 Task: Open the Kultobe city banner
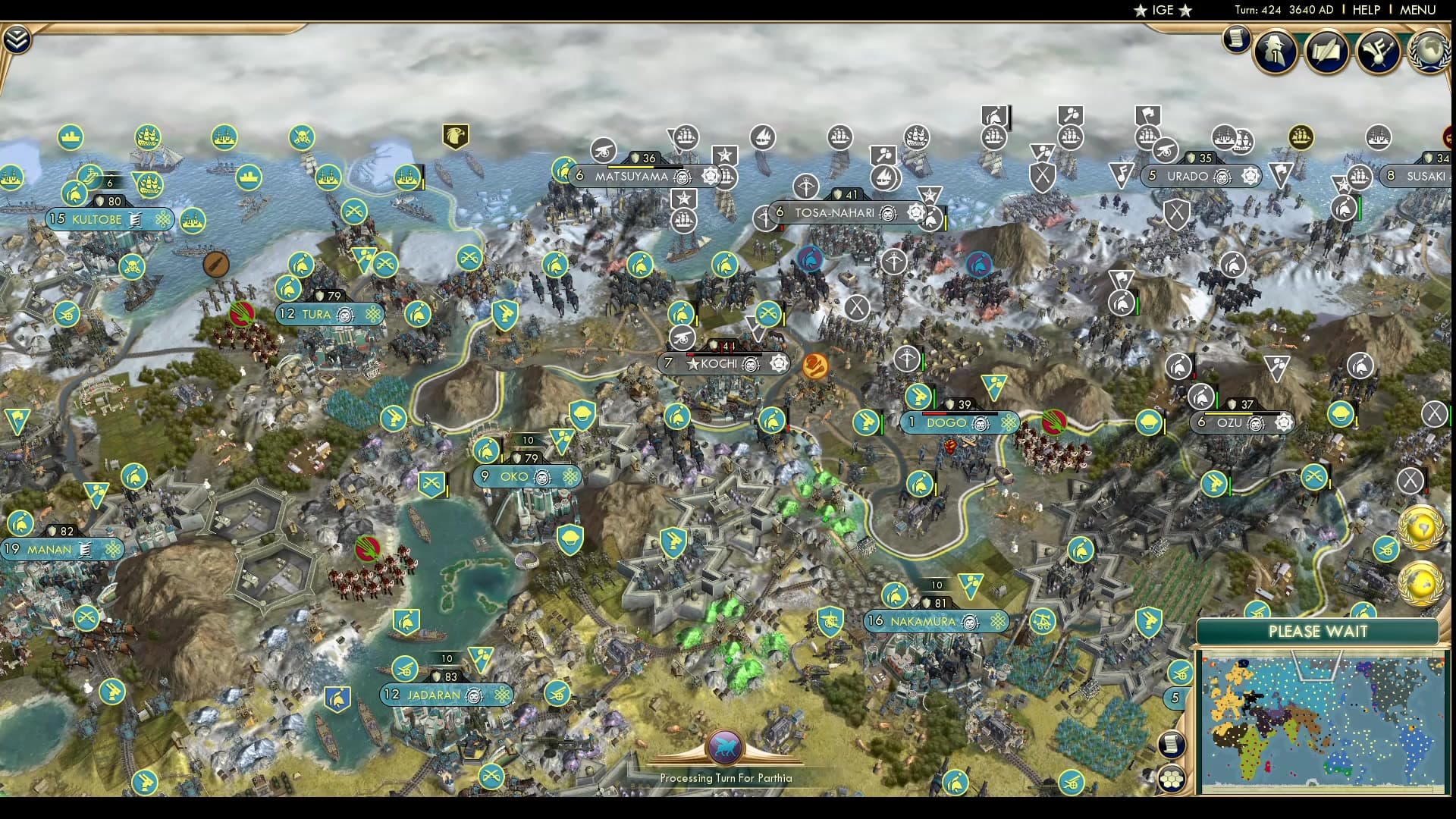pyautogui.click(x=97, y=220)
